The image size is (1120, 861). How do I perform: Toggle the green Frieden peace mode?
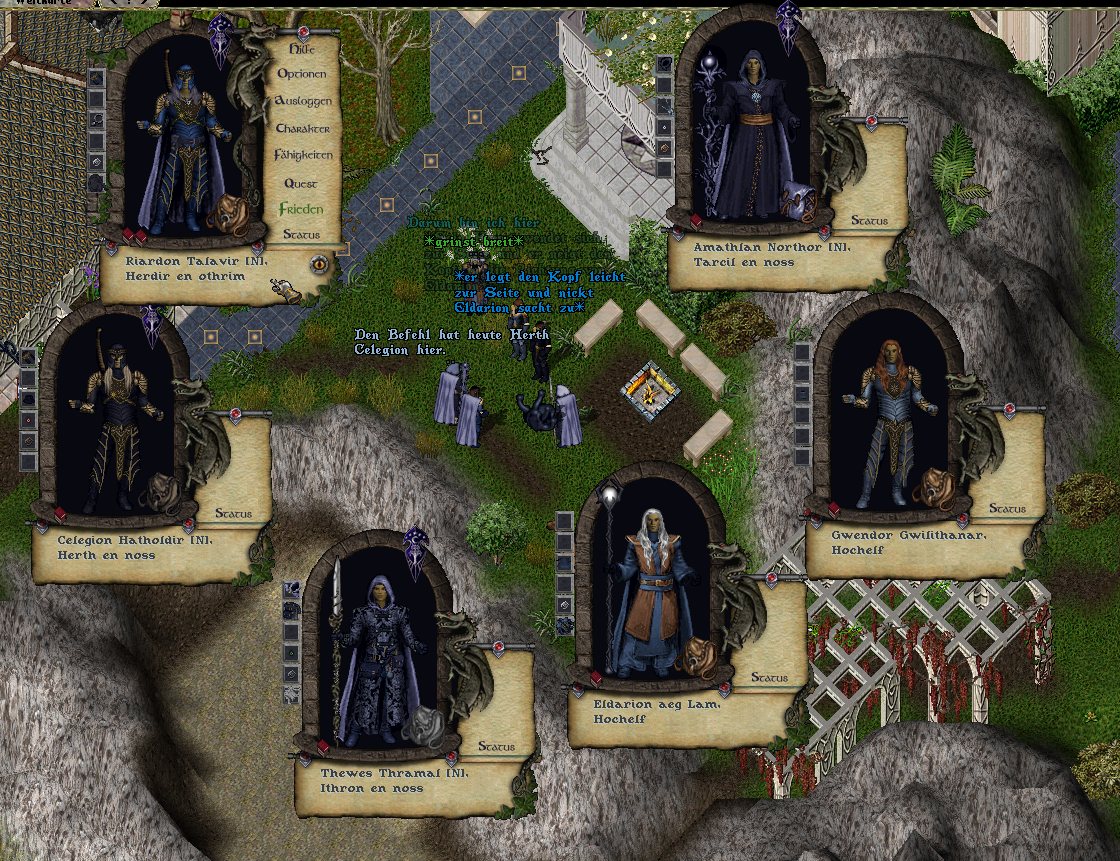[301, 209]
